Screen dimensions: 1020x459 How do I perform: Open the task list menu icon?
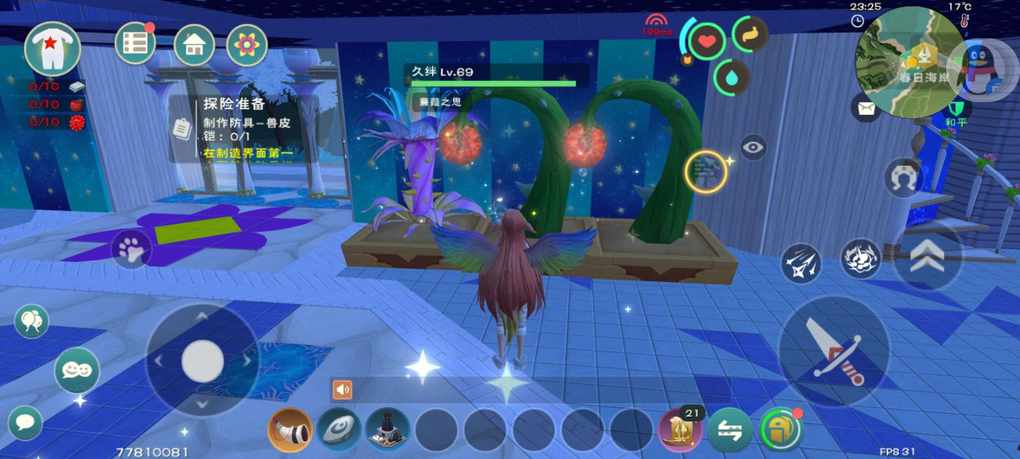click(x=135, y=43)
